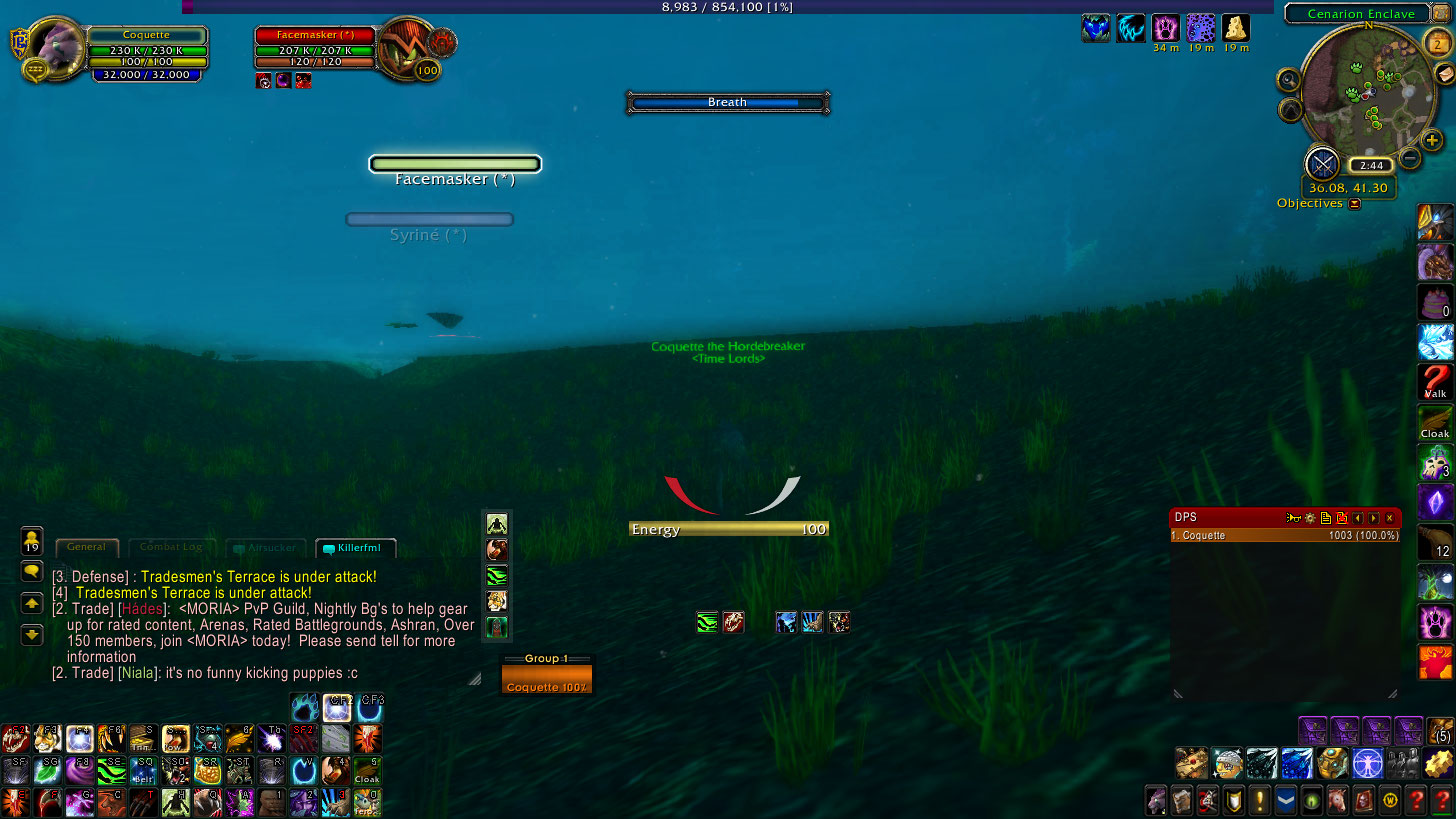Screen dimensions: 1456x819
Task: Click the crossed swords PvP queue button
Action: (x=1322, y=163)
